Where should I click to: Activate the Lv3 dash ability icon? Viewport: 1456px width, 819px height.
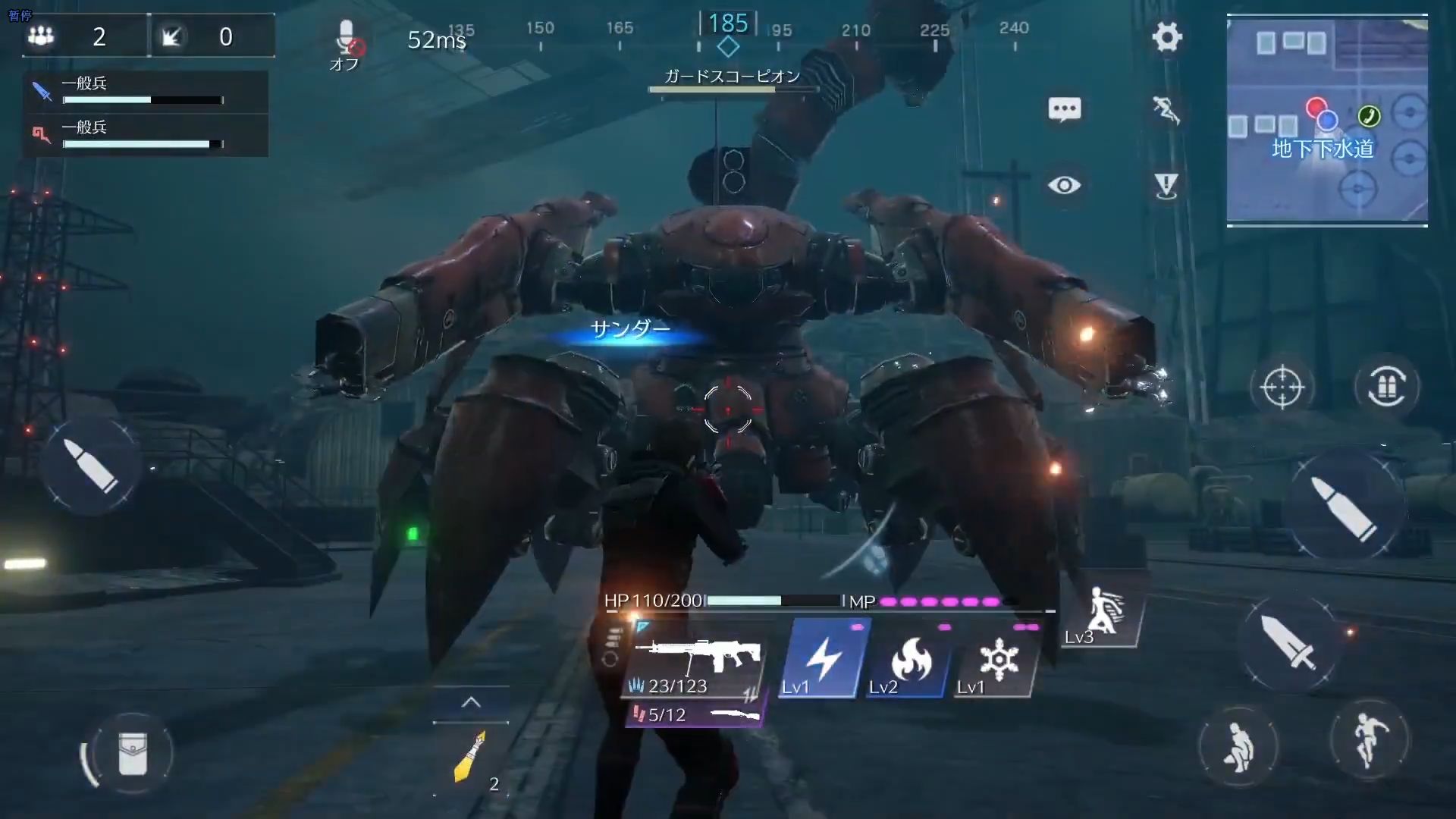pyautogui.click(x=1101, y=616)
